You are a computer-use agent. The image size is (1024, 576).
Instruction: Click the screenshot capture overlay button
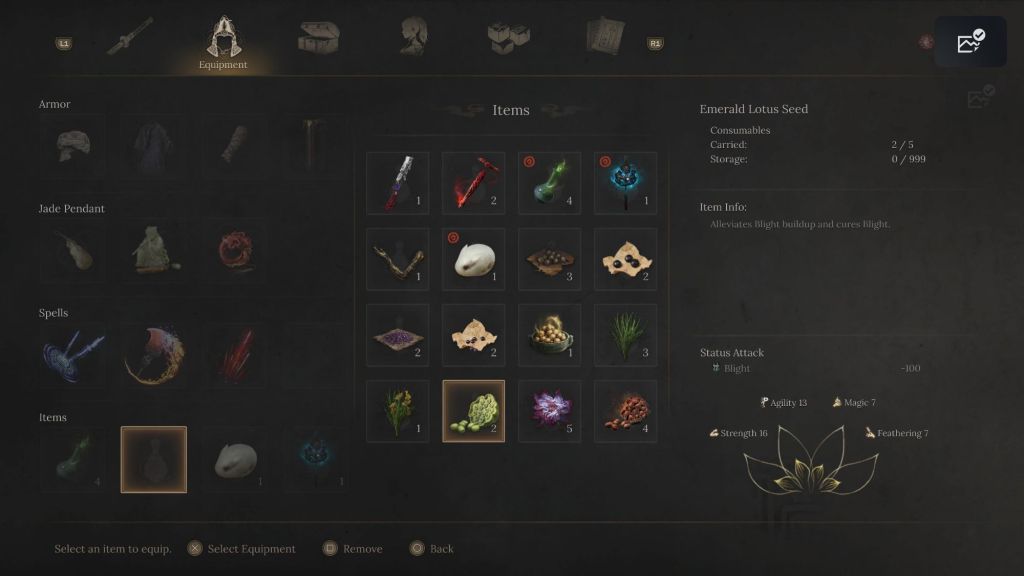pyautogui.click(x=970, y=42)
